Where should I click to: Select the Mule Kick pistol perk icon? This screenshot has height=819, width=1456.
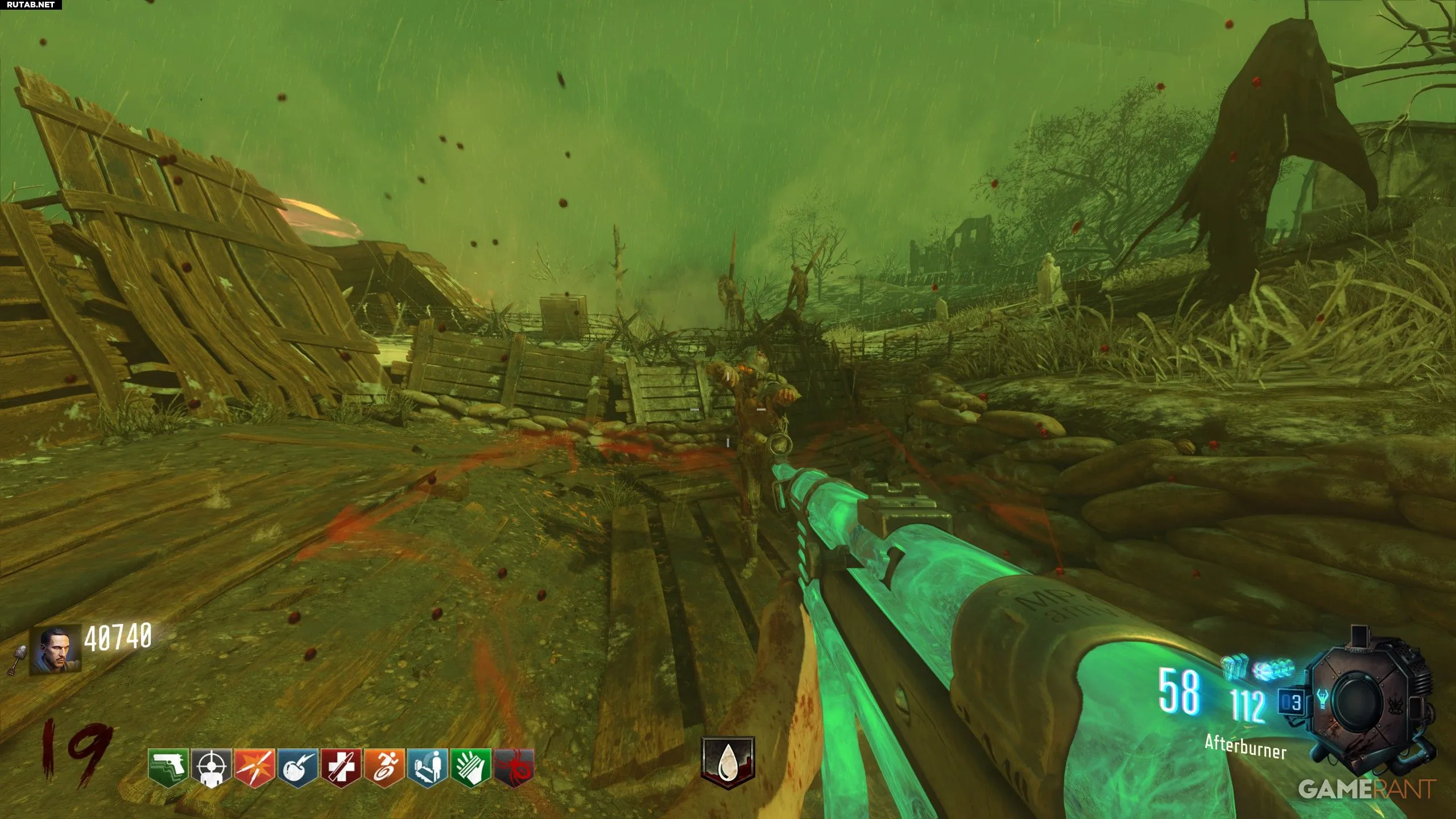tap(168, 768)
